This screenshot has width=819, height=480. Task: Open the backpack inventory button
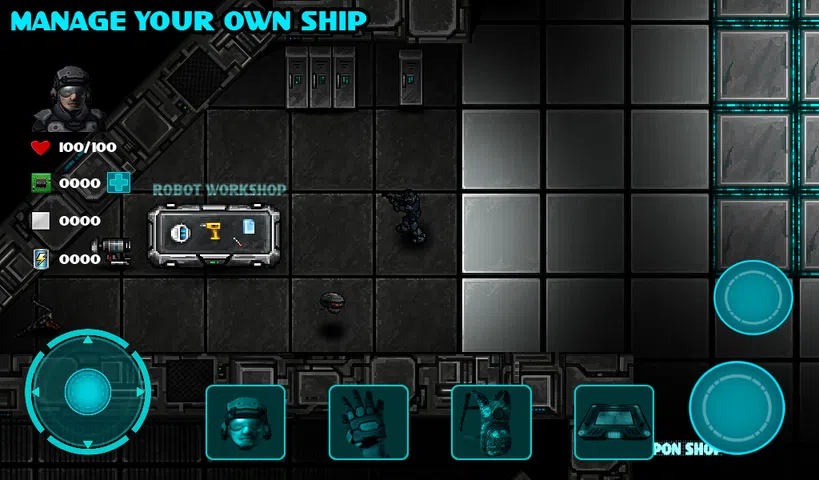click(x=491, y=422)
